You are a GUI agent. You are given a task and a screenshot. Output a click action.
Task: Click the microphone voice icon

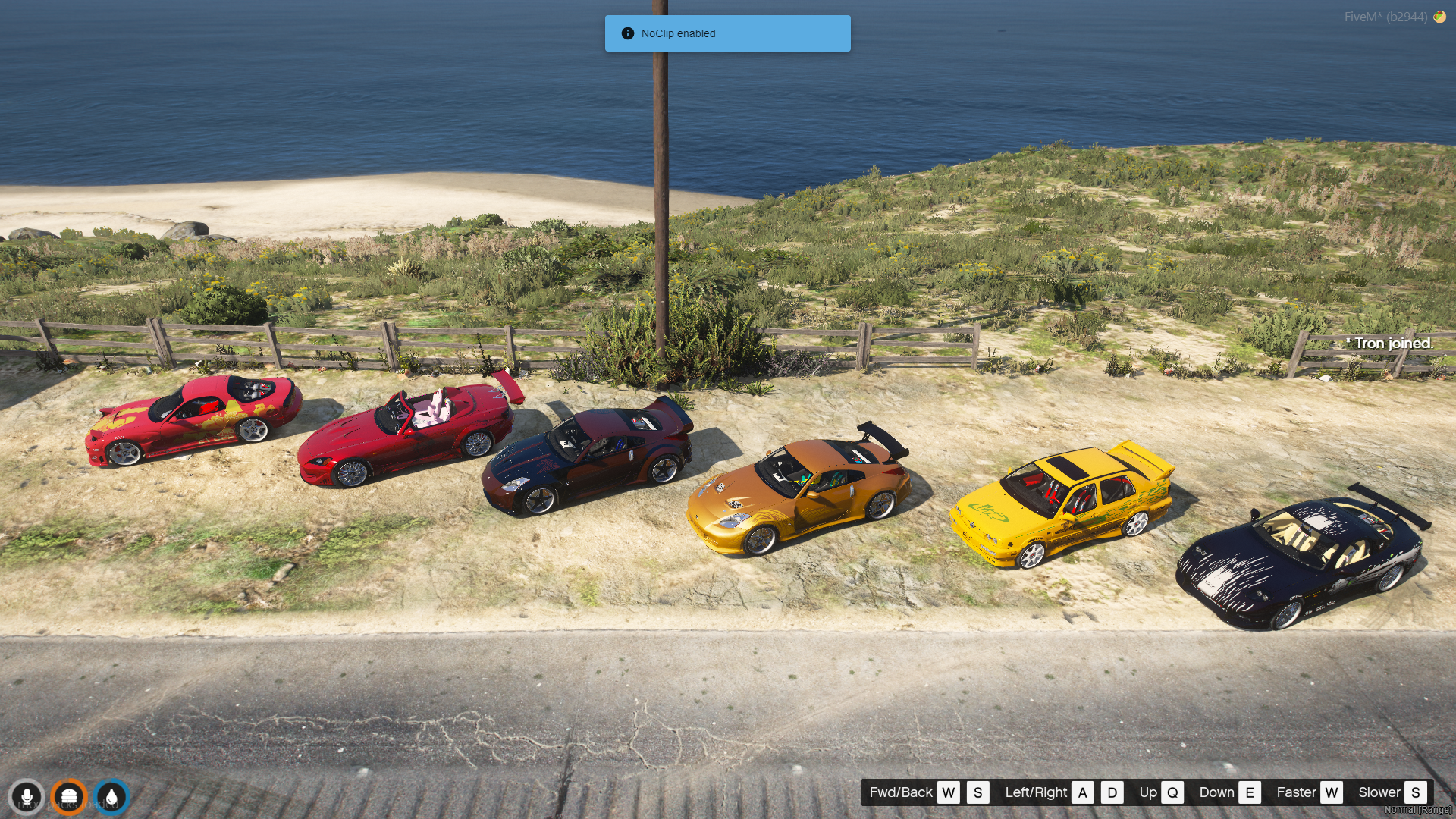pos(27,797)
